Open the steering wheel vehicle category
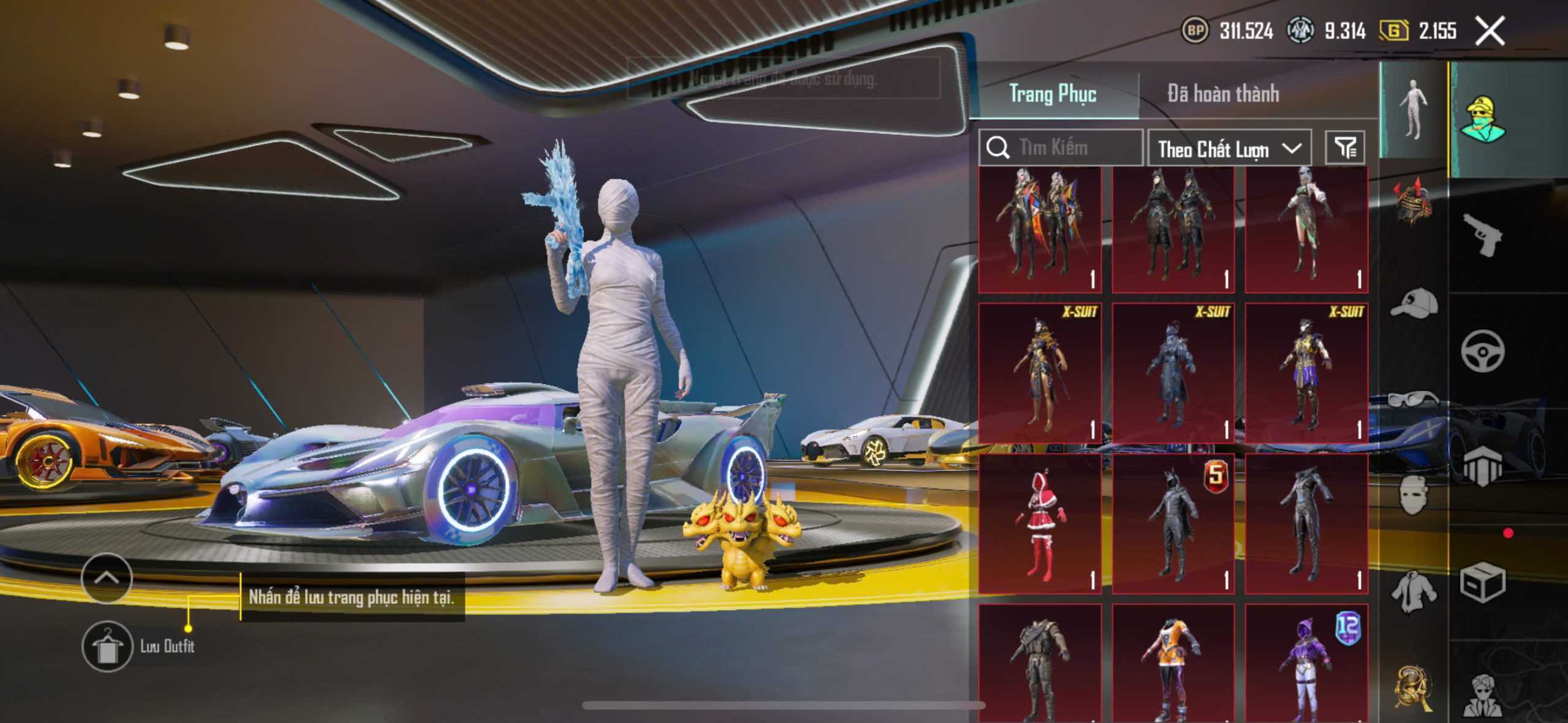Viewport: 1568px width, 723px height. pos(1482,351)
